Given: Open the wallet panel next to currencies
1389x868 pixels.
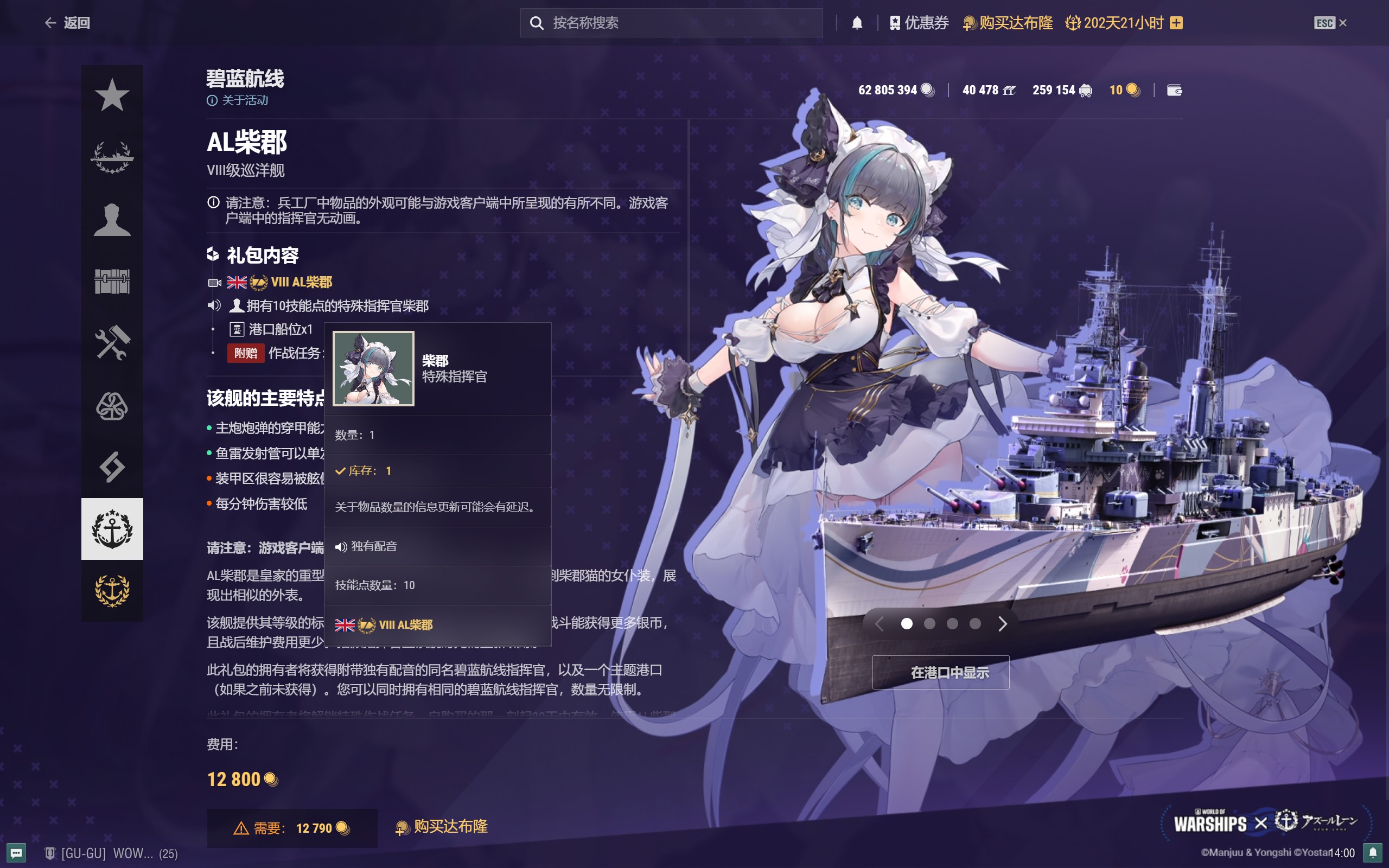Looking at the screenshot, I should [1175, 90].
